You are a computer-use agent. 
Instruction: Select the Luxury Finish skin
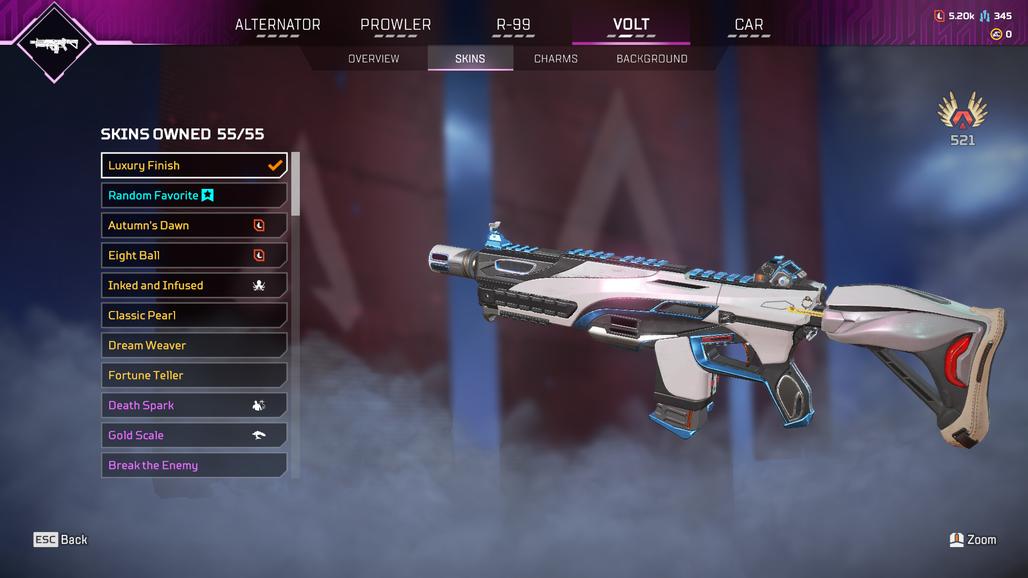[194, 165]
